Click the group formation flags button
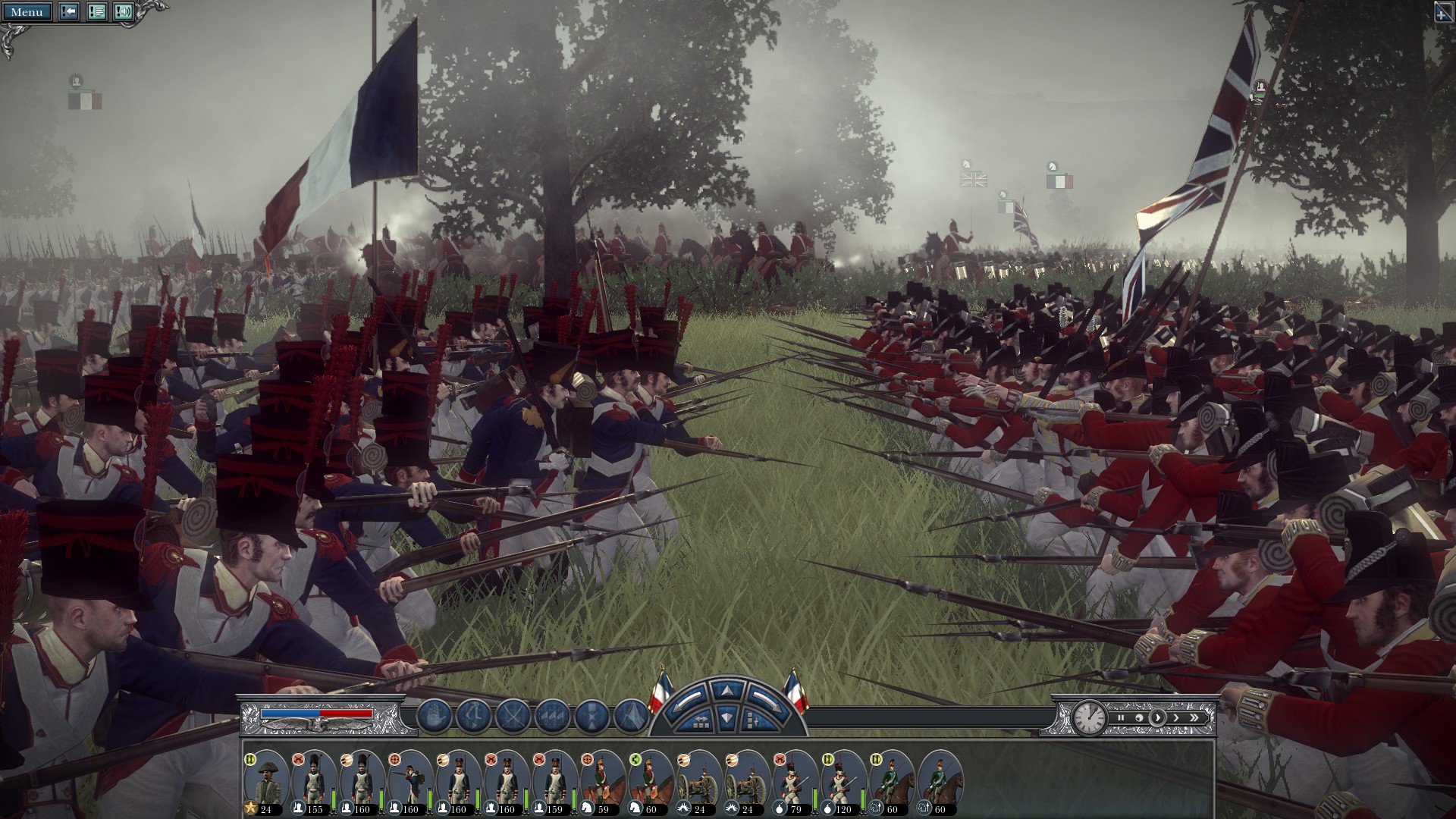The height and width of the screenshot is (819, 1456). (554, 716)
